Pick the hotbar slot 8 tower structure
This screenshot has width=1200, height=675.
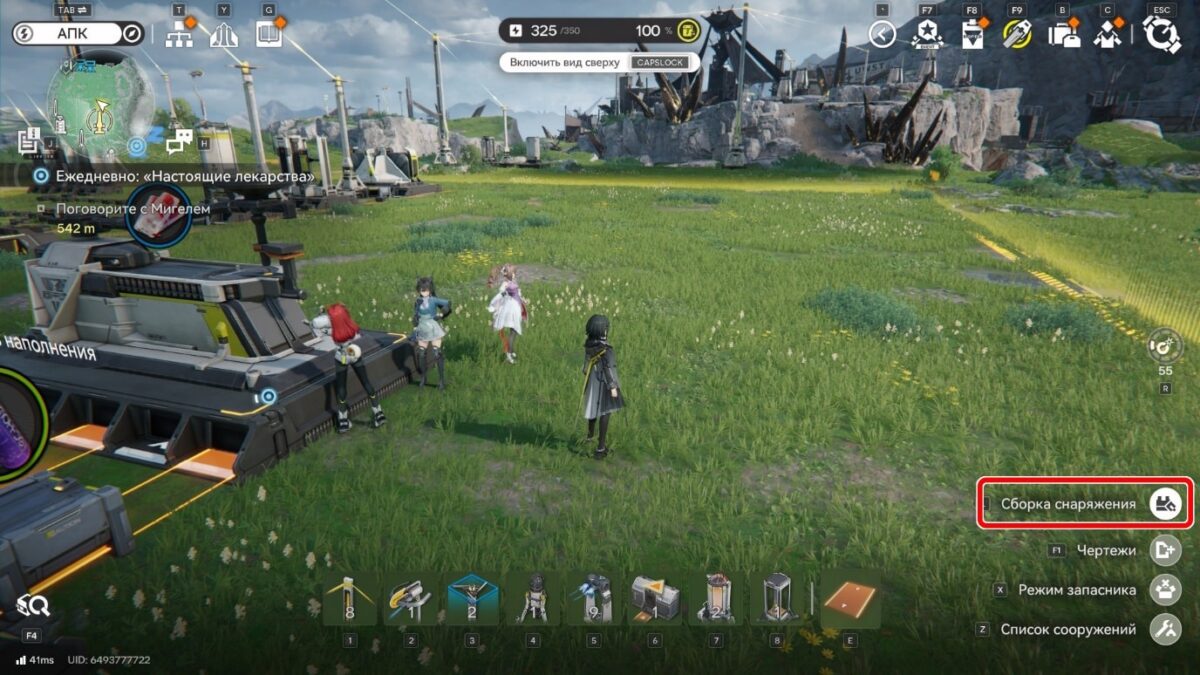pyautogui.click(x=776, y=599)
